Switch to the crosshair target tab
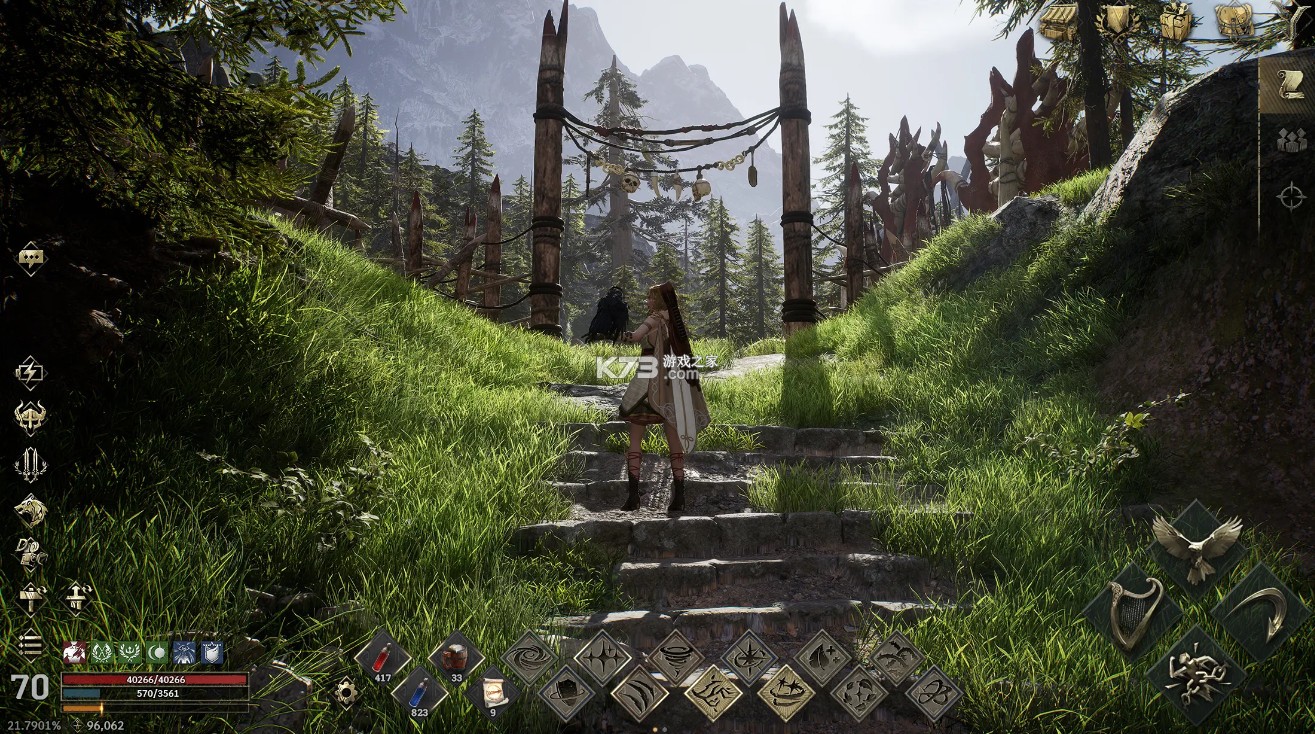This screenshot has height=734, width=1315. [x=1291, y=196]
